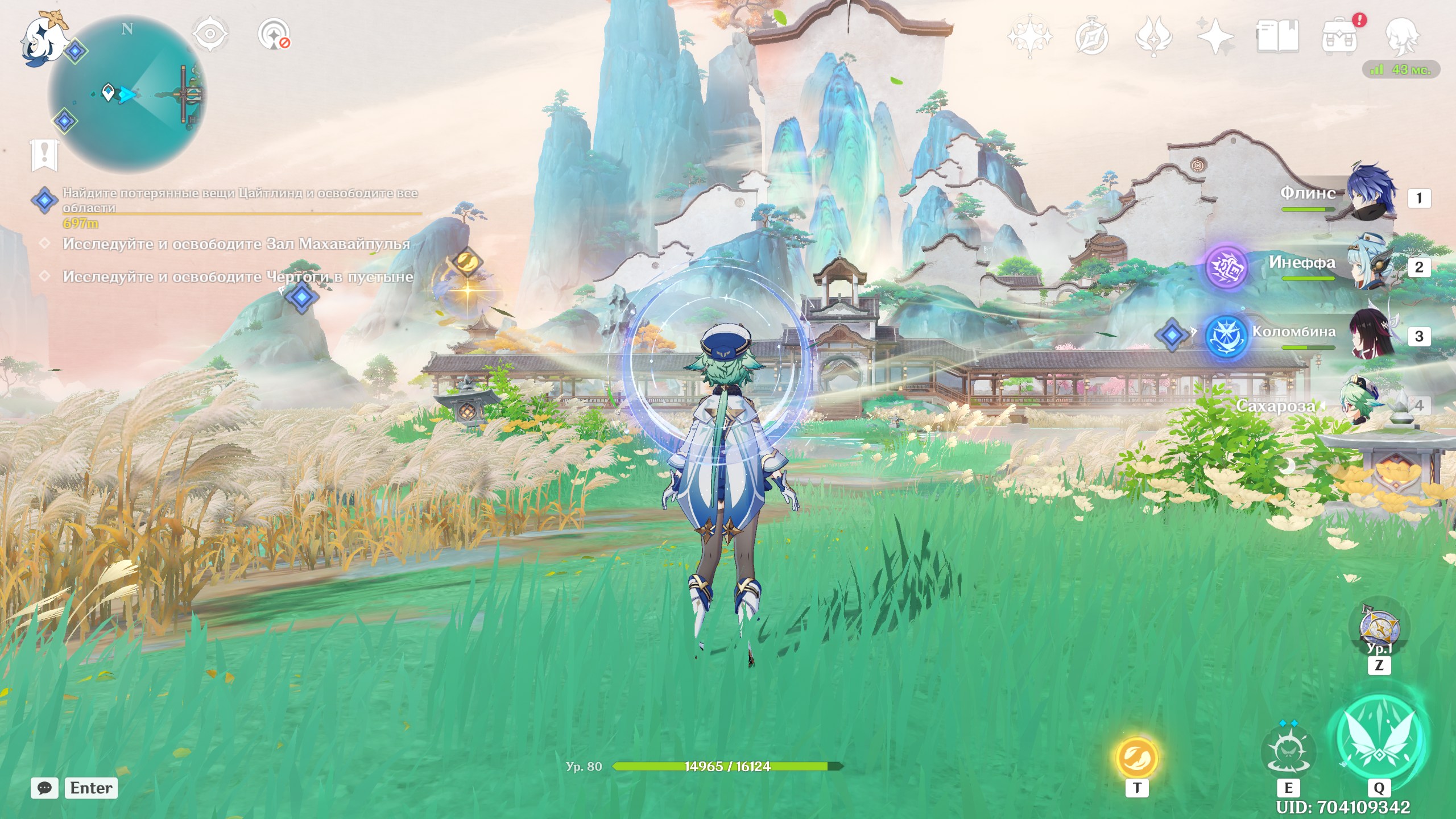
Task: Activate the yellow swirl quest ability
Action: coord(1136,758)
